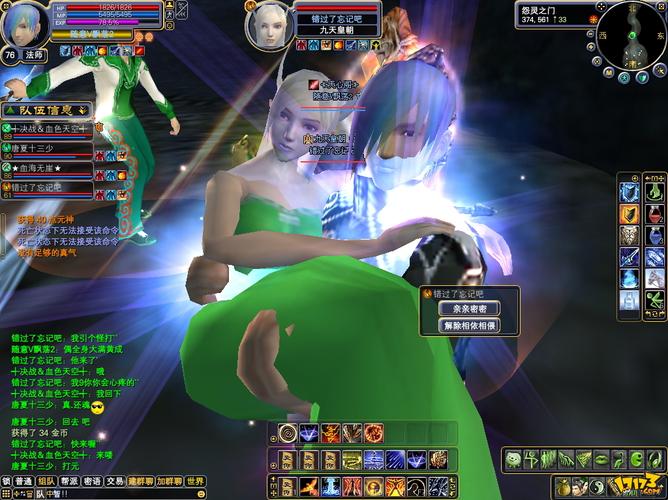Switch to the 组队 chat channel
668x500 pixels.
[x=45, y=481]
